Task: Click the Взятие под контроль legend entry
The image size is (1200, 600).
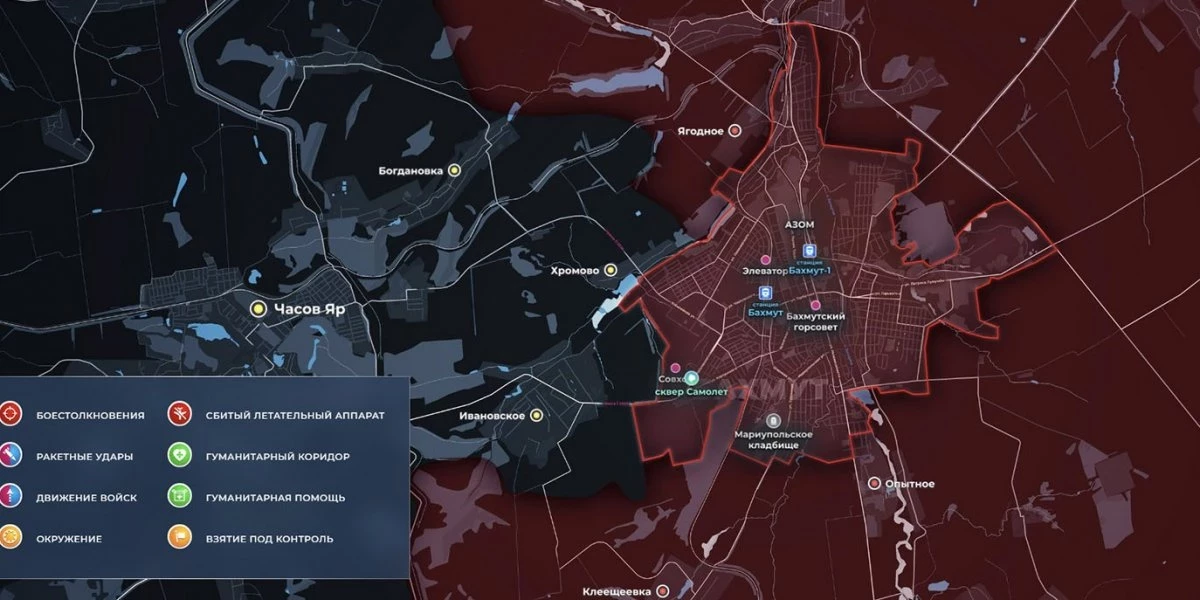Action: [x=180, y=538]
